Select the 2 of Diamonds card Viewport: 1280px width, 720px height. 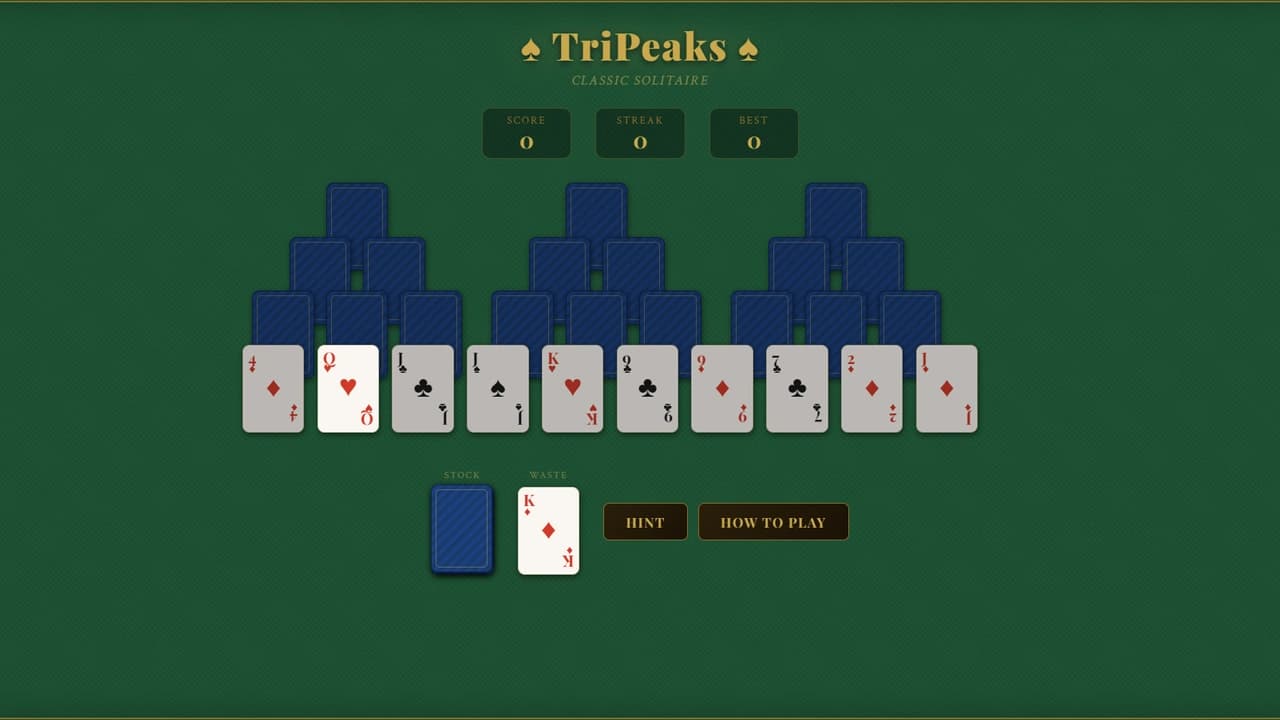coord(871,389)
